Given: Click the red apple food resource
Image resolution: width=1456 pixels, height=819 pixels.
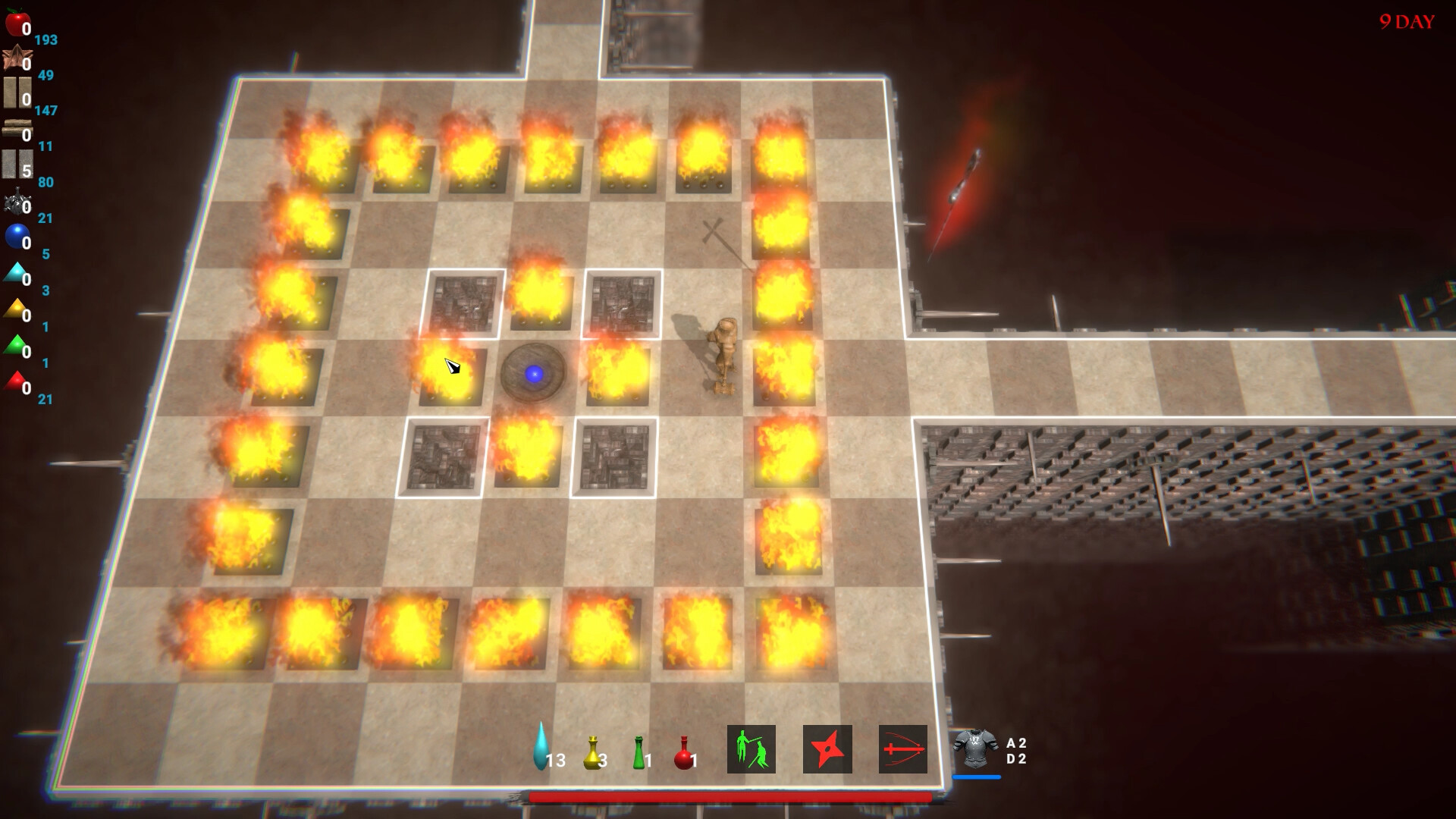Looking at the screenshot, I should (16, 23).
